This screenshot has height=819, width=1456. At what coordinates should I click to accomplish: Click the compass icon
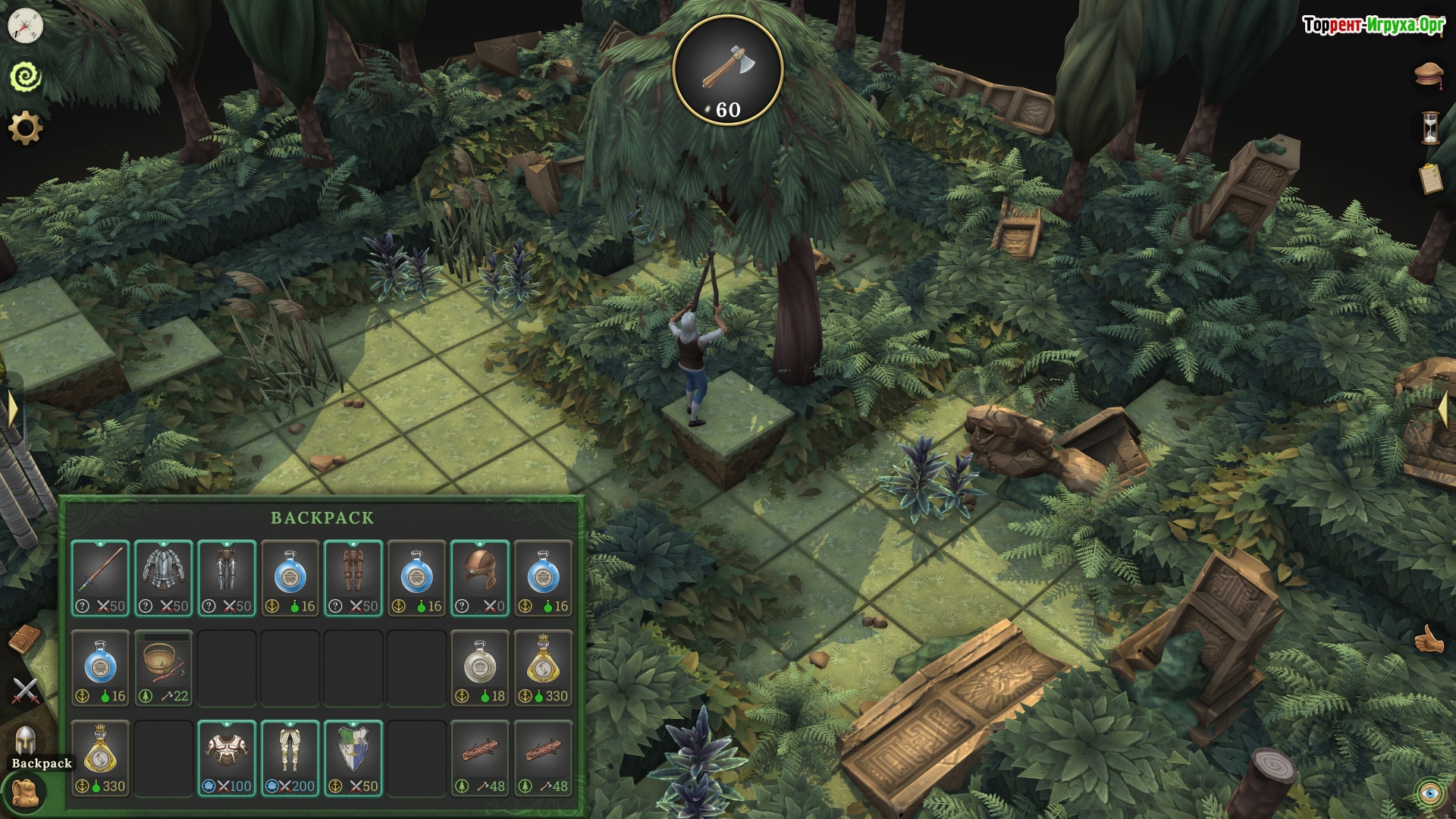tap(25, 27)
